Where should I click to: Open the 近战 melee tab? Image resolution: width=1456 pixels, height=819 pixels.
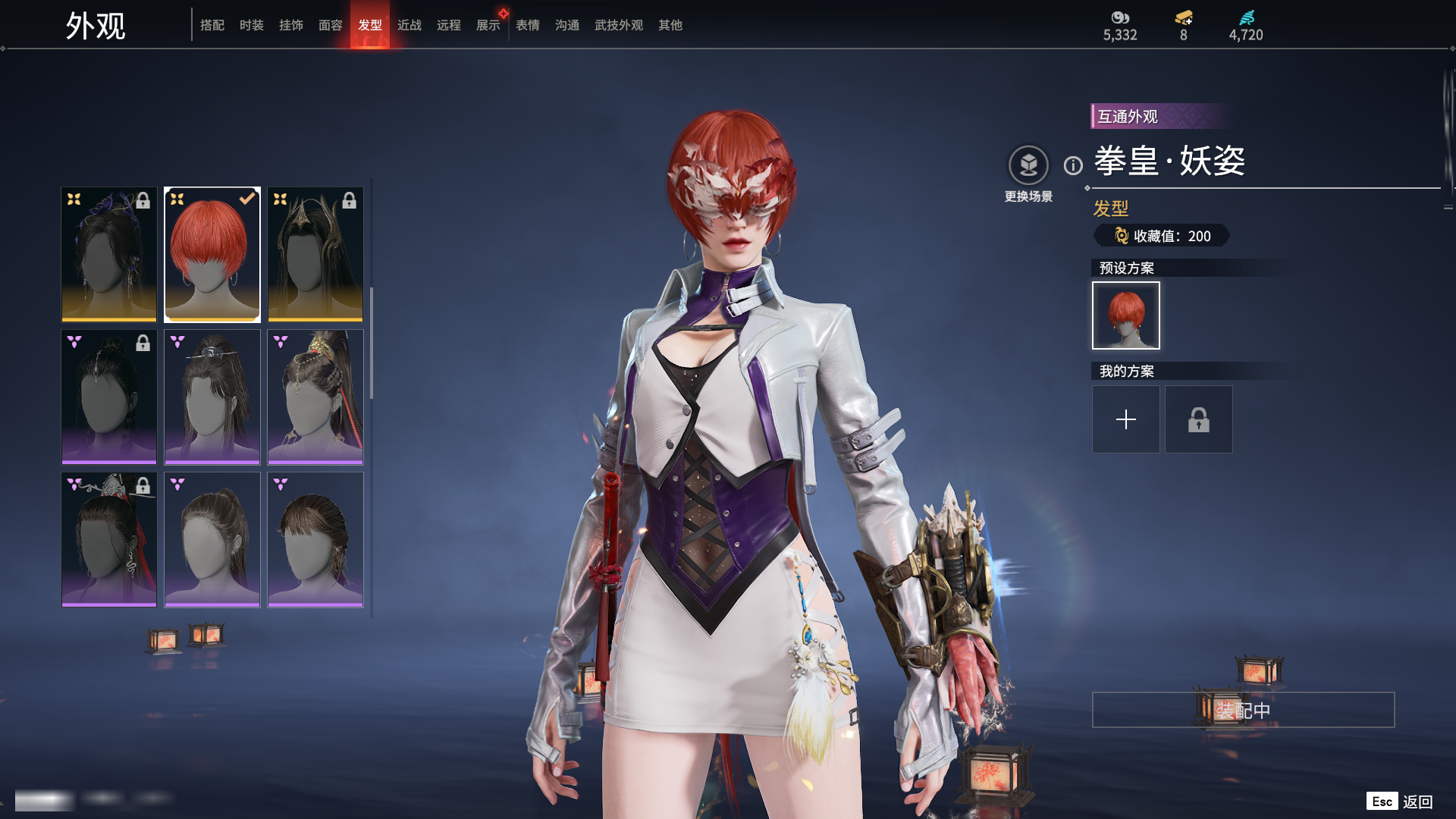[x=409, y=25]
